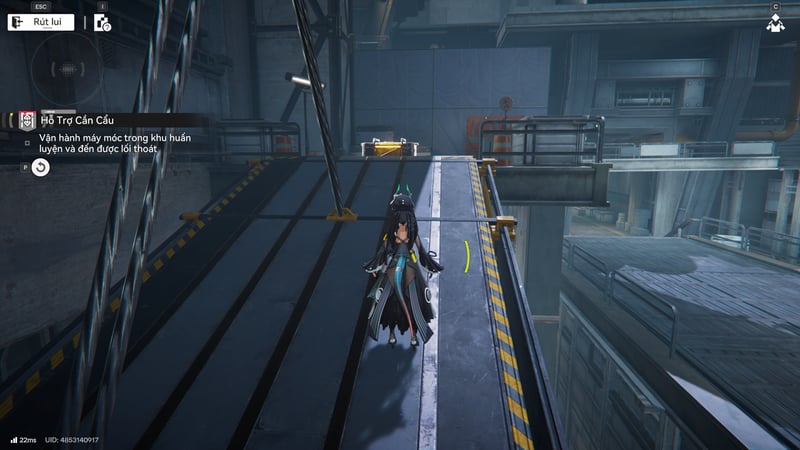Open the stage info help icon
The height and width of the screenshot is (450, 800).
pos(102,23)
